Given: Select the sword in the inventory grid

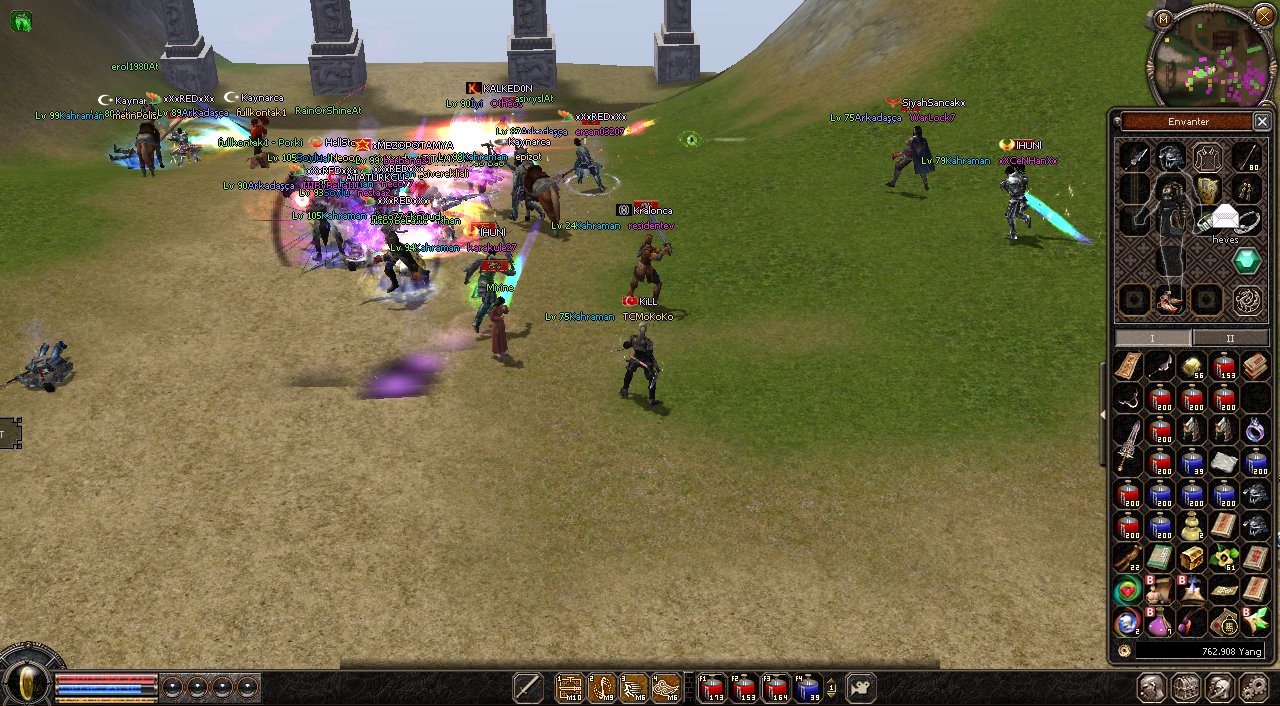Looking at the screenshot, I should (x=1129, y=446).
